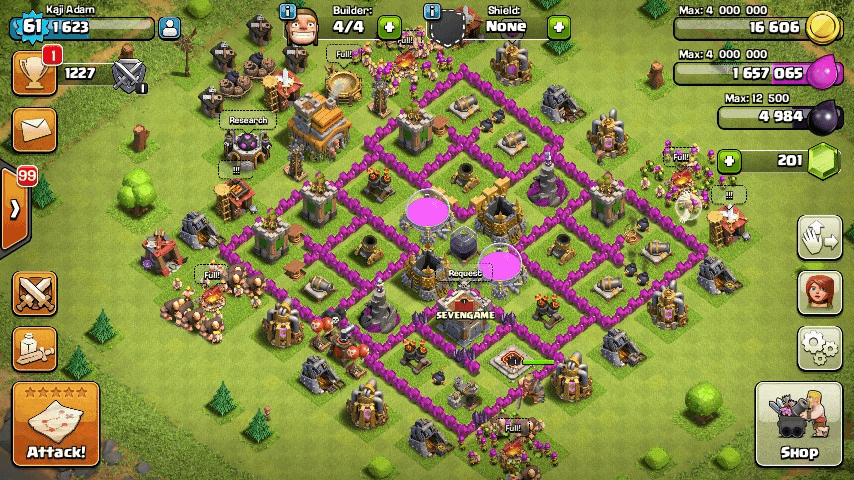Open the player profile icon
The height and width of the screenshot is (480, 854).
coord(169,28)
